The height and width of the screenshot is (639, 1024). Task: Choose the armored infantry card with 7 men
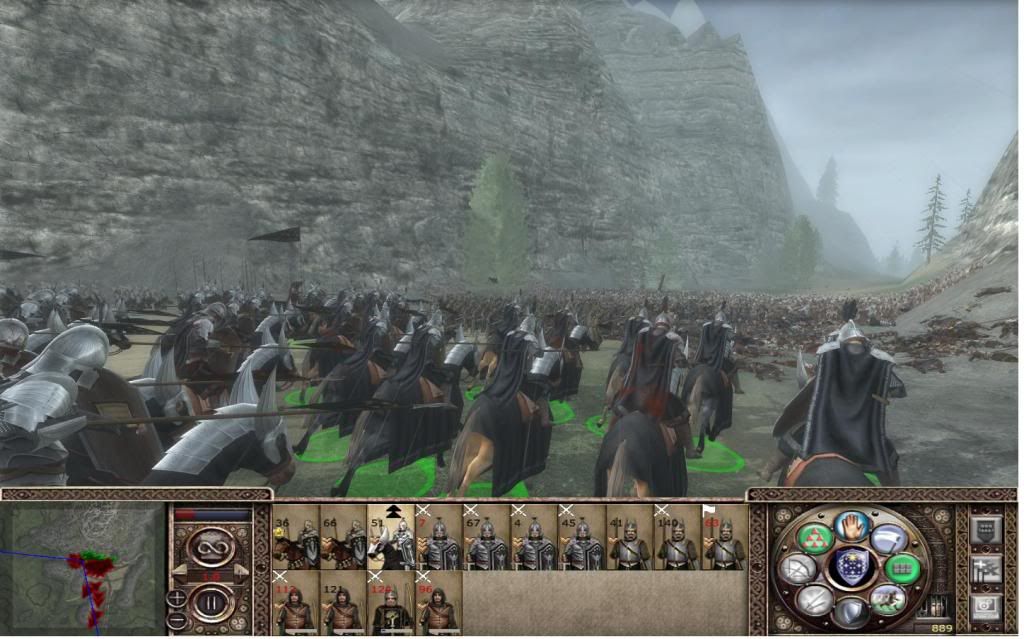[439, 538]
